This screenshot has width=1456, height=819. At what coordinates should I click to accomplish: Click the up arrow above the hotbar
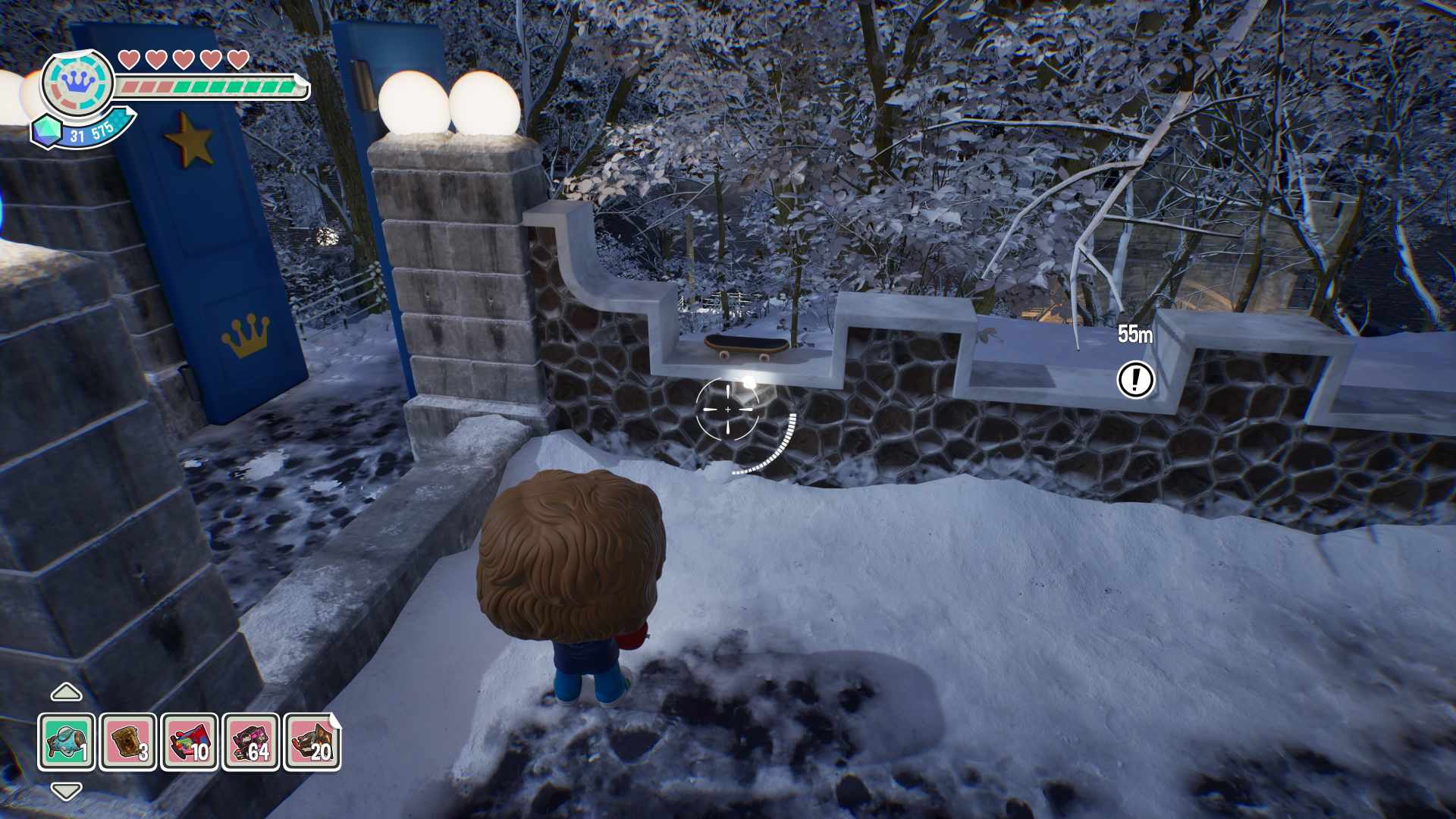click(x=66, y=692)
